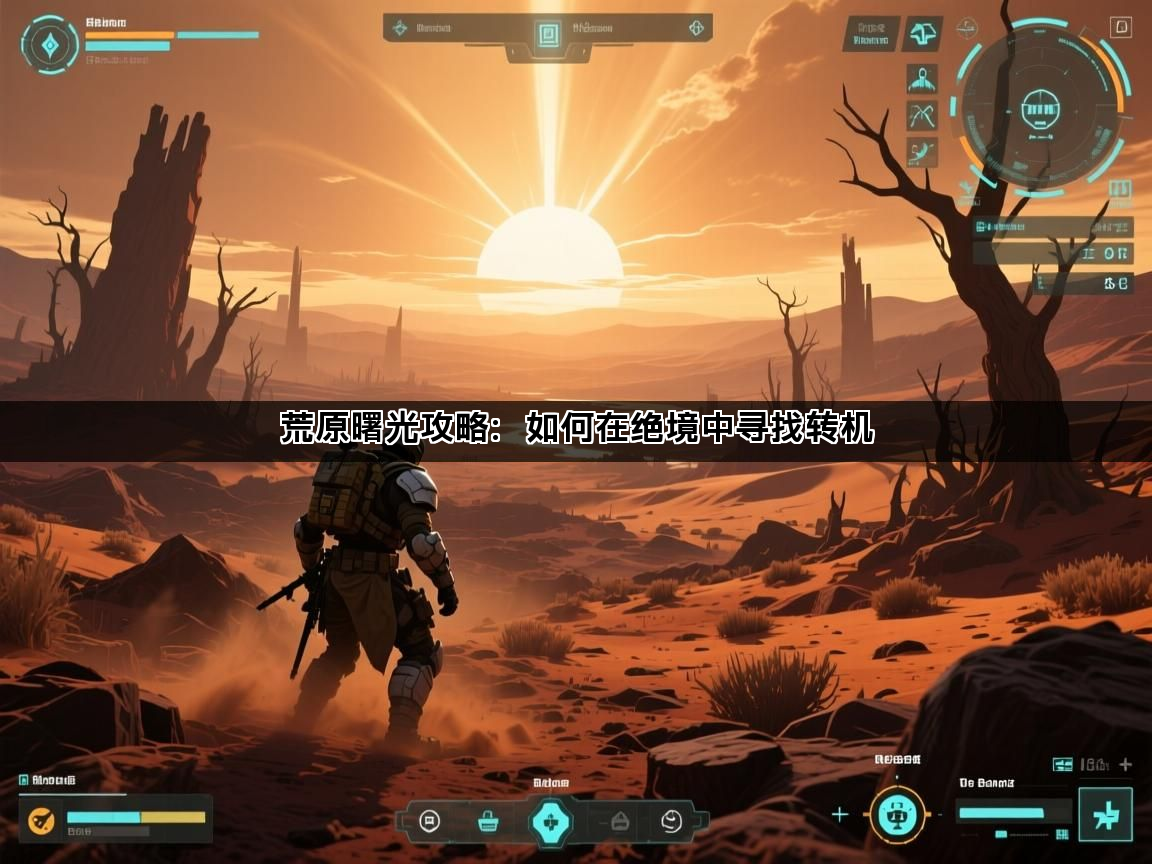
Task: Click the right diamond icon in top bar
Action: (696, 28)
